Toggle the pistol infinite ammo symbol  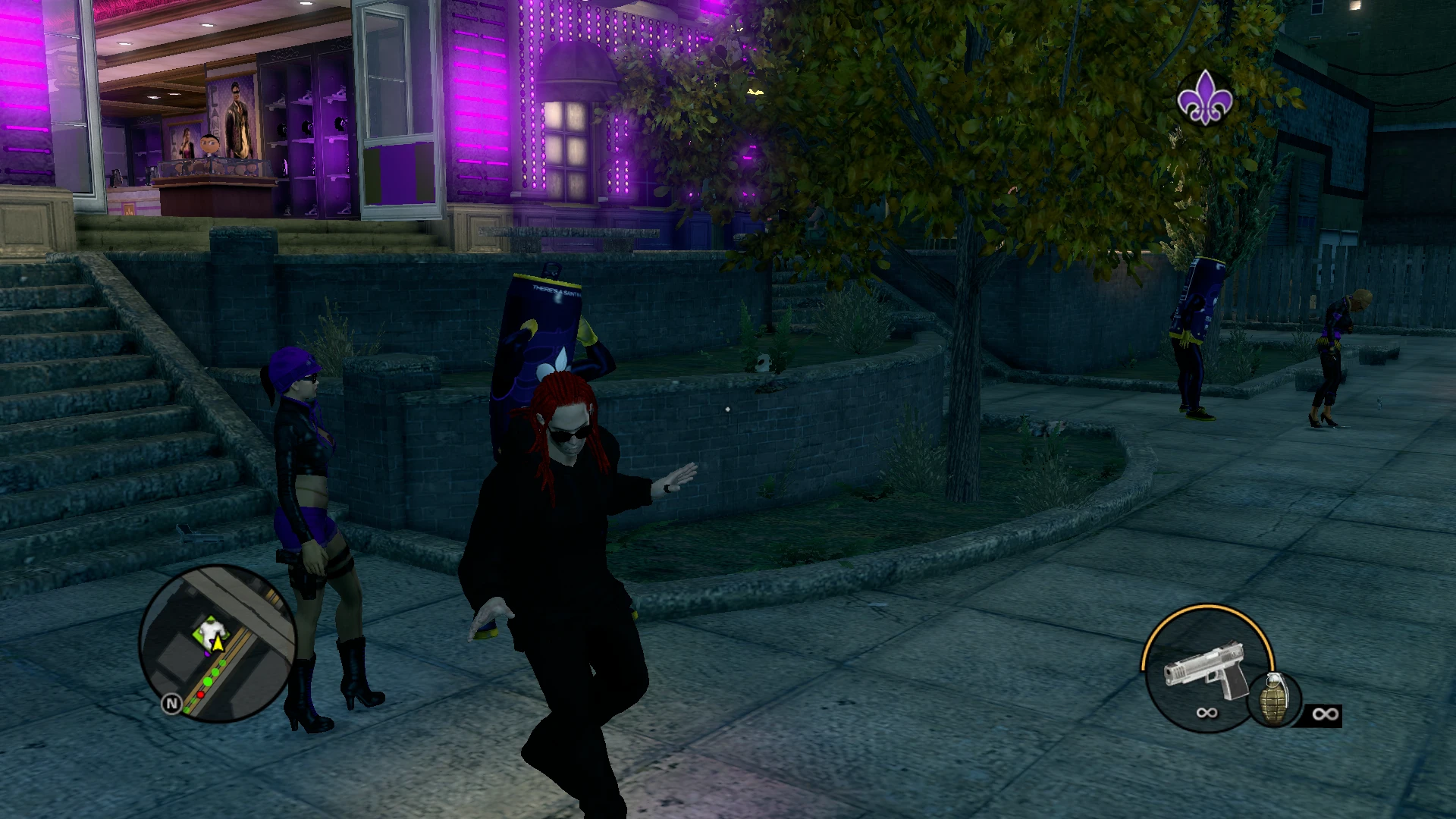click(x=1208, y=713)
